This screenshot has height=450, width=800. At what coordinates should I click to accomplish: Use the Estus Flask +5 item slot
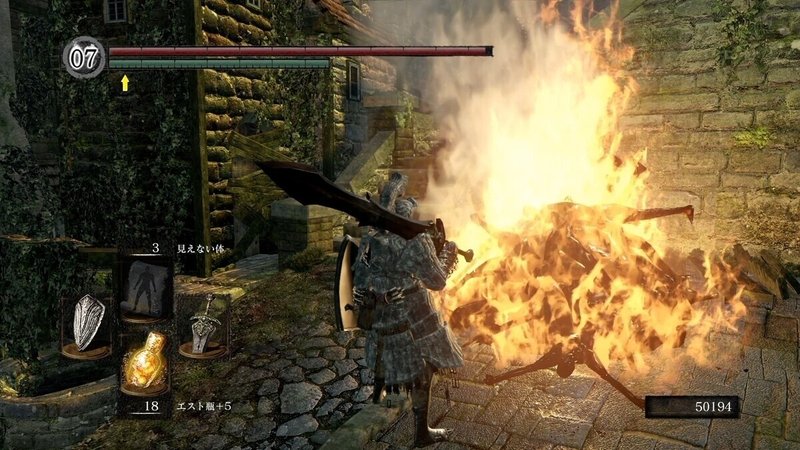pyautogui.click(x=144, y=363)
